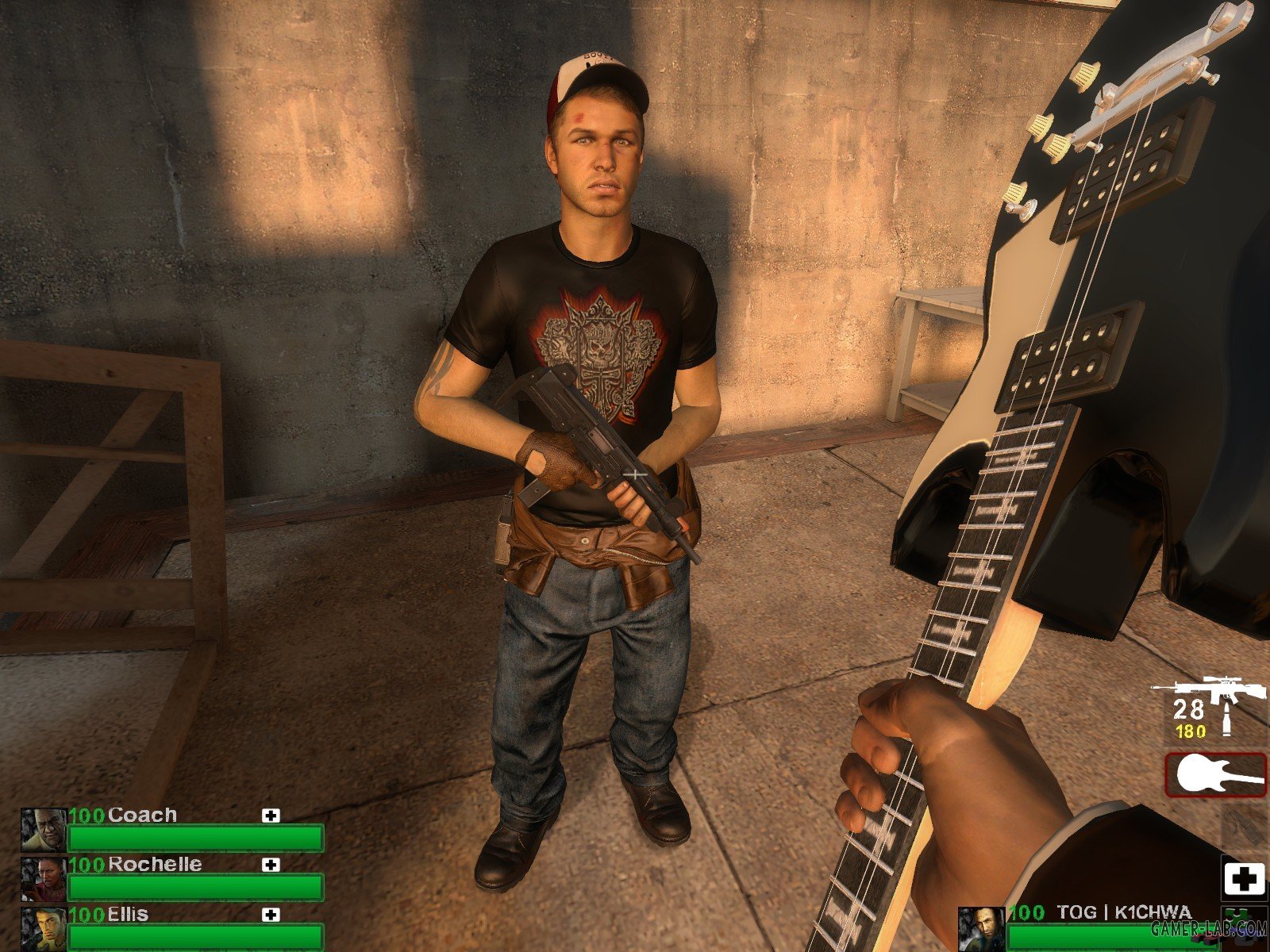The image size is (1270, 952).
Task: Click the medkit icon beside Ellis's name
Action: point(271,915)
